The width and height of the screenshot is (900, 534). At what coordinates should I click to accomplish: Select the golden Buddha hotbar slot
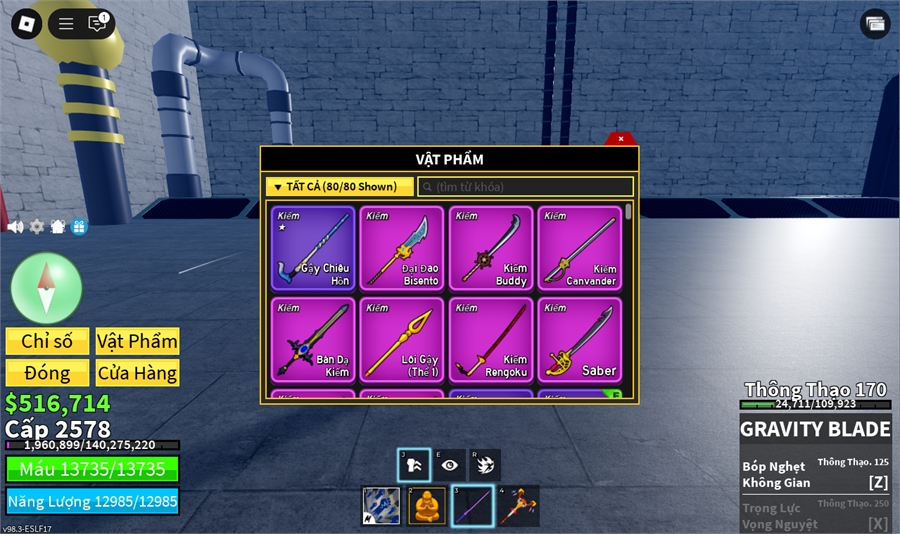click(x=427, y=505)
